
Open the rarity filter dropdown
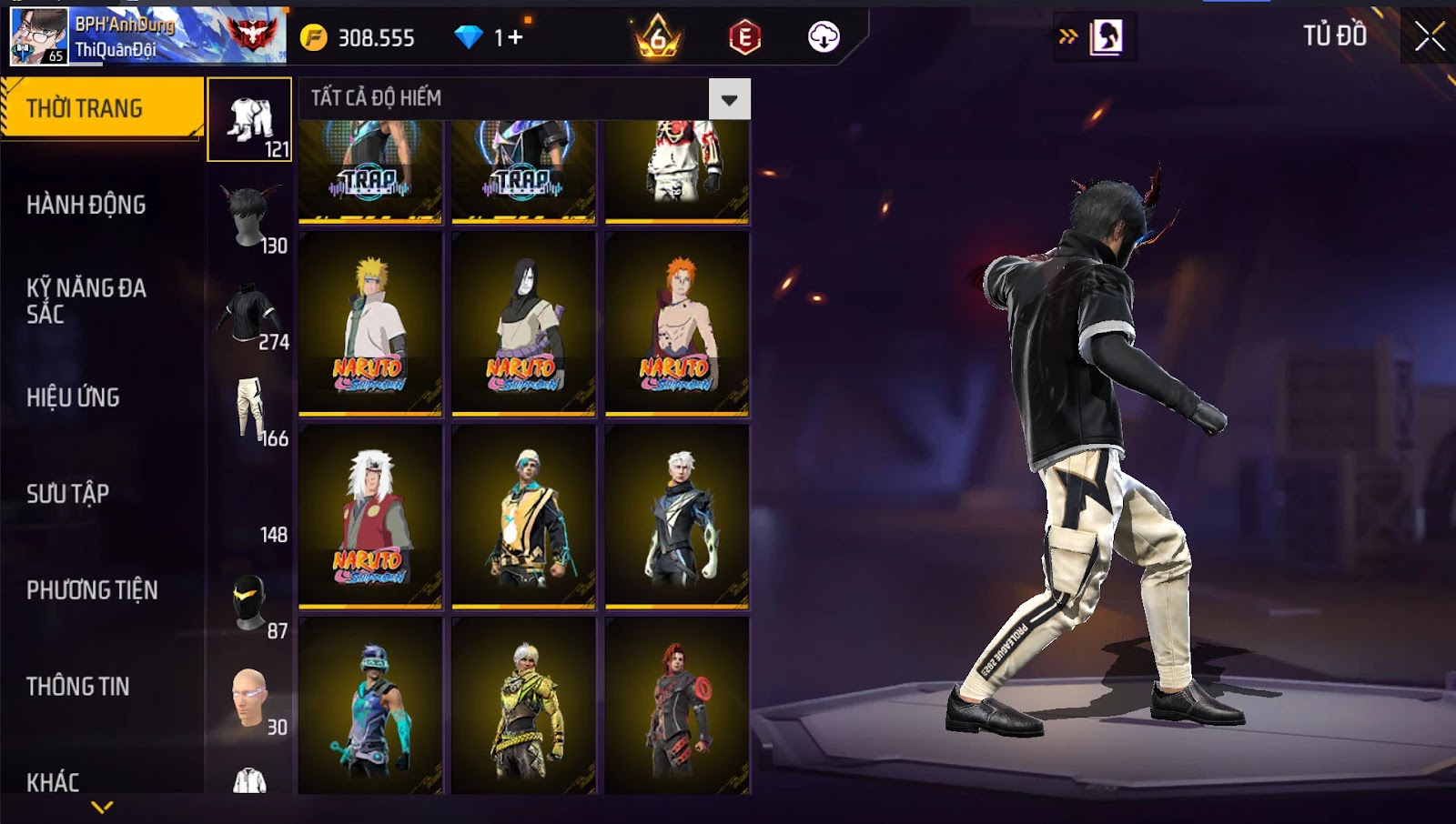tap(729, 99)
